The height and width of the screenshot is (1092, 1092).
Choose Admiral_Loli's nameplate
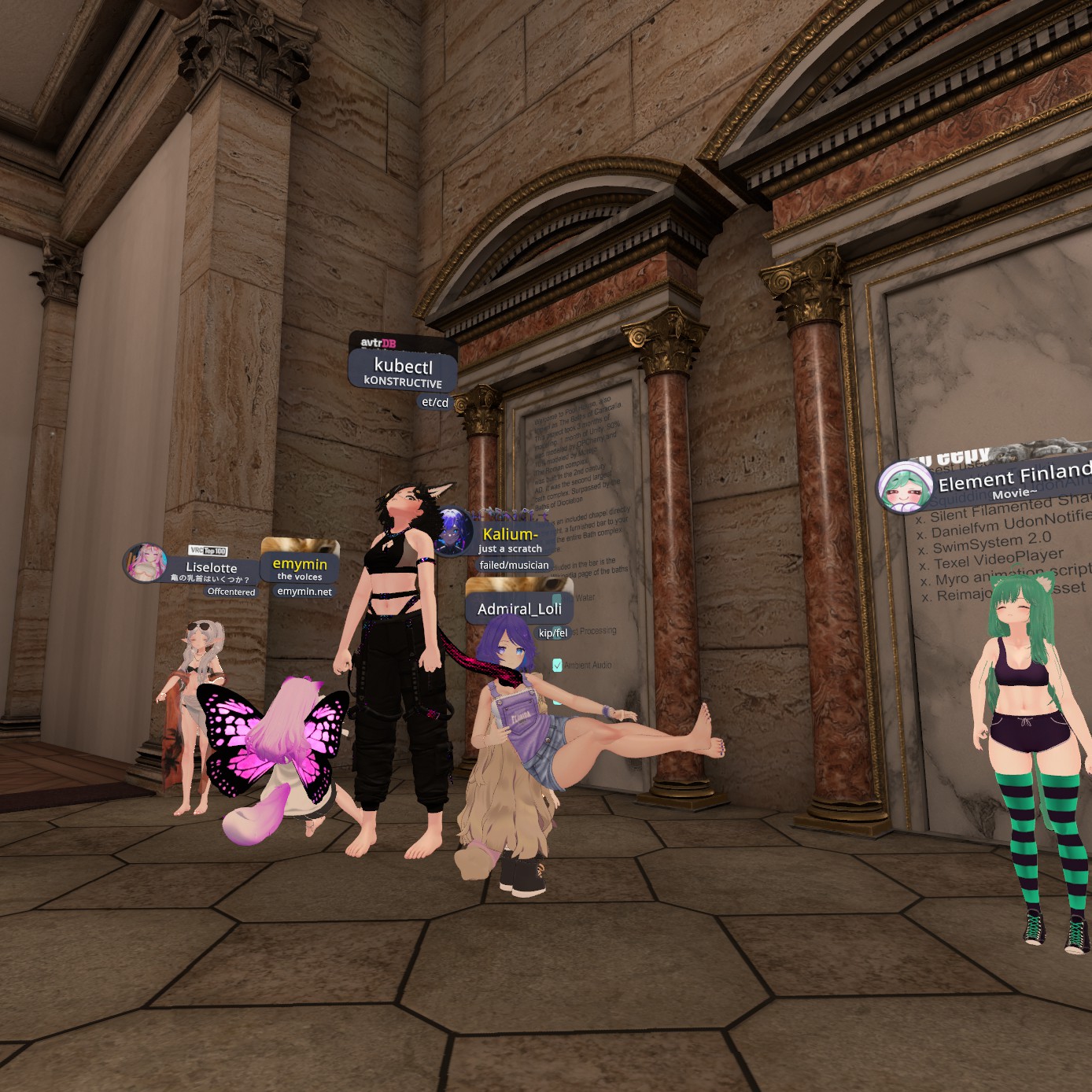coord(519,609)
